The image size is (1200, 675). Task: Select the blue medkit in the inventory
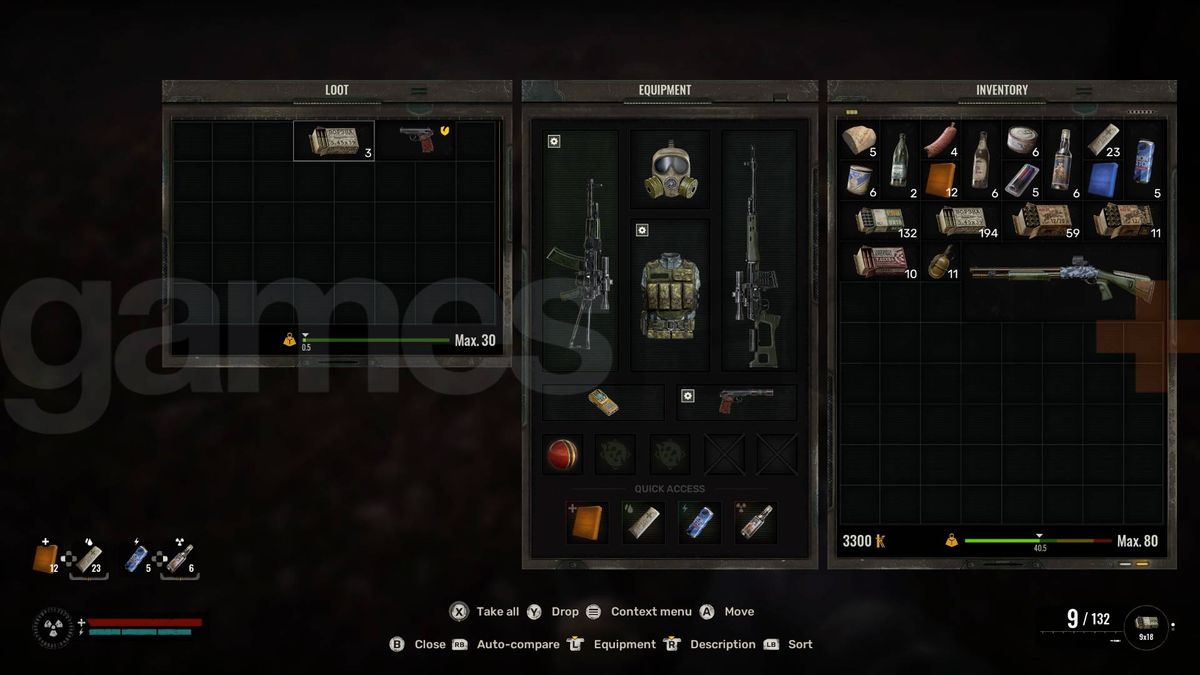click(1104, 181)
